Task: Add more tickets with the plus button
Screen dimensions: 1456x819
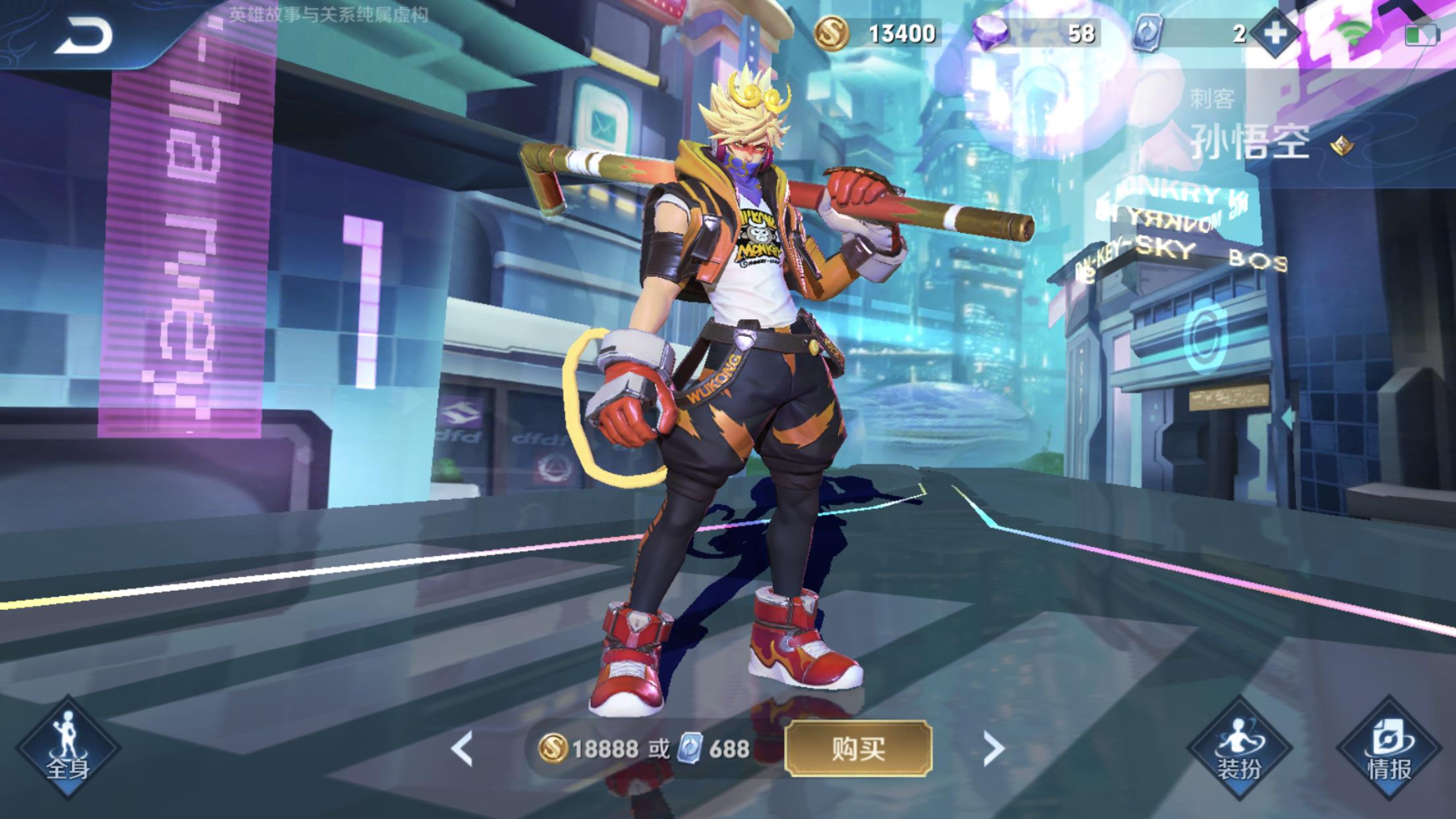Action: 1275,33
